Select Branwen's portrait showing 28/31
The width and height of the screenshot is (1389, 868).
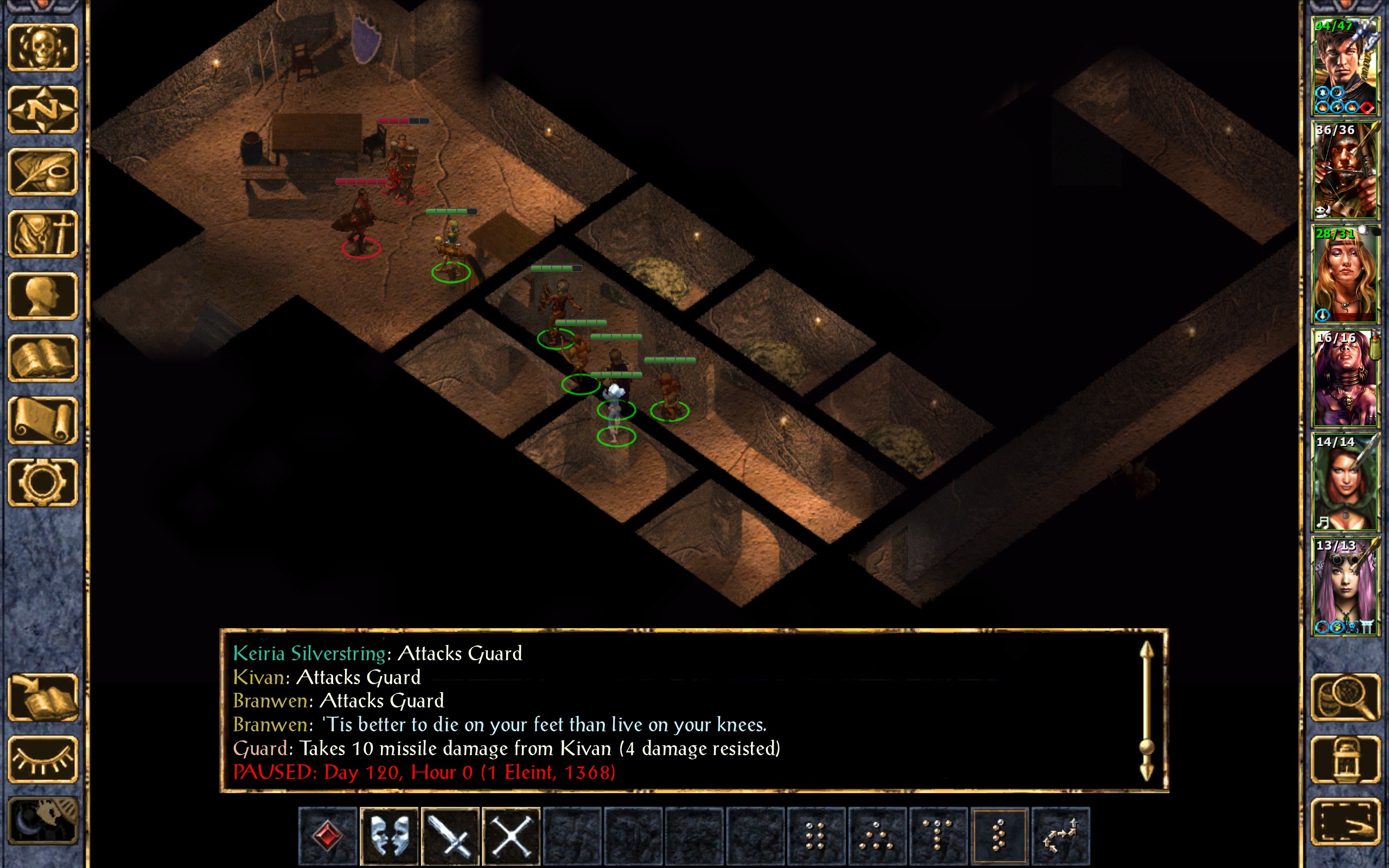(1346, 274)
